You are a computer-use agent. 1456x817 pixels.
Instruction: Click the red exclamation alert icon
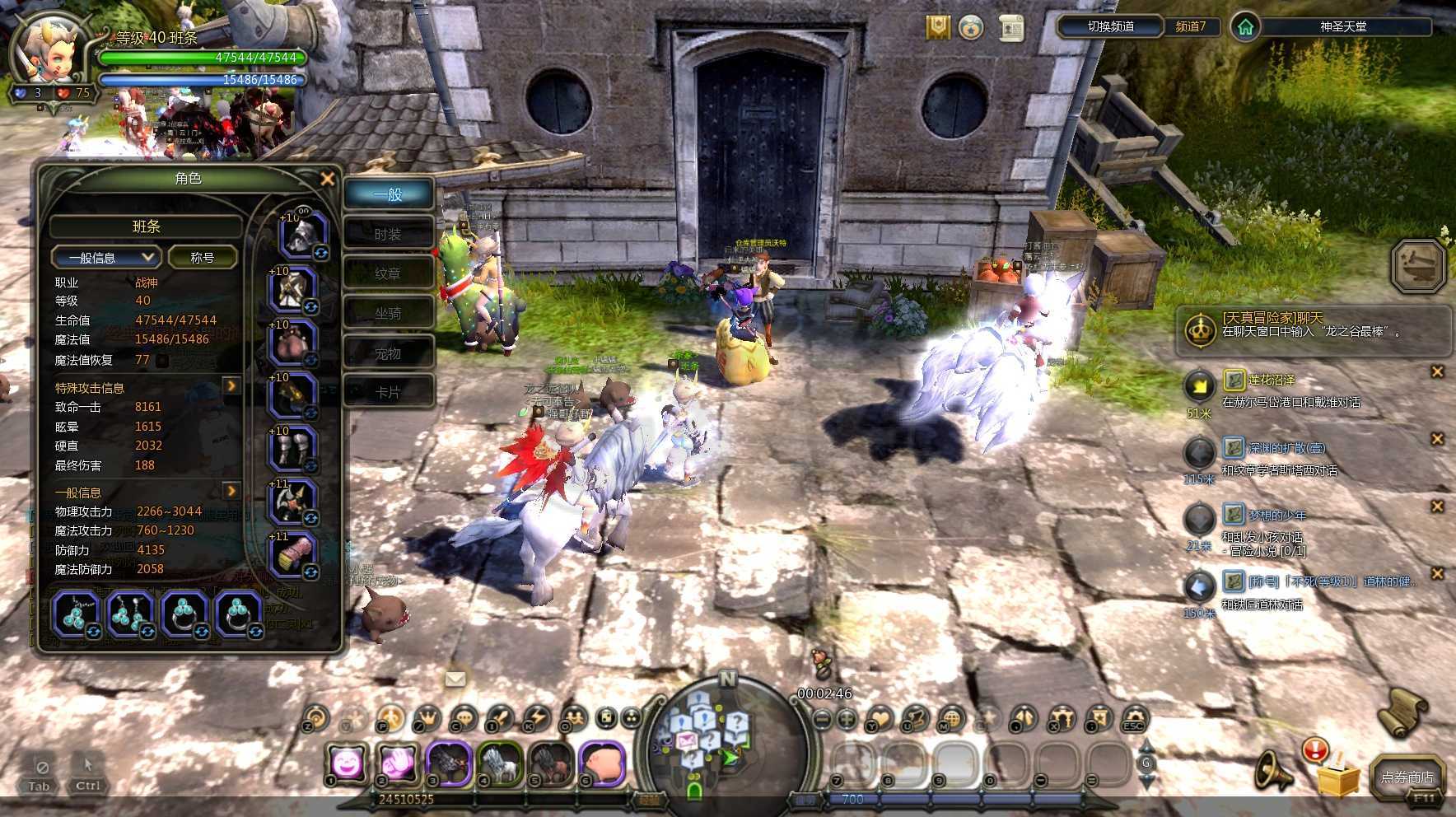pos(1315,749)
